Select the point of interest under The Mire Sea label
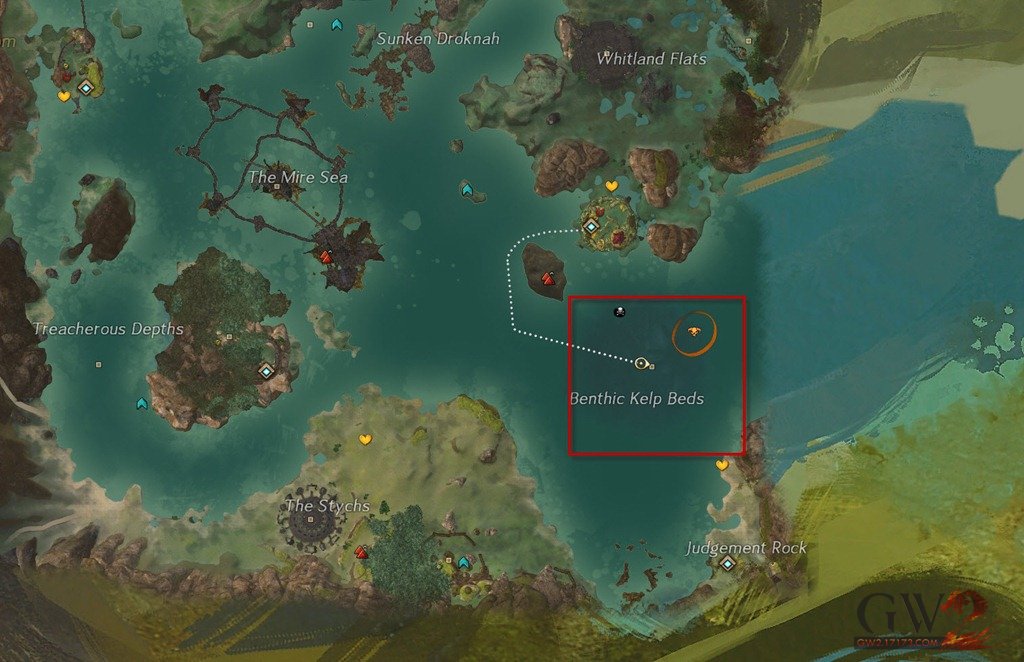Image resolution: width=1024 pixels, height=662 pixels. (x=276, y=187)
